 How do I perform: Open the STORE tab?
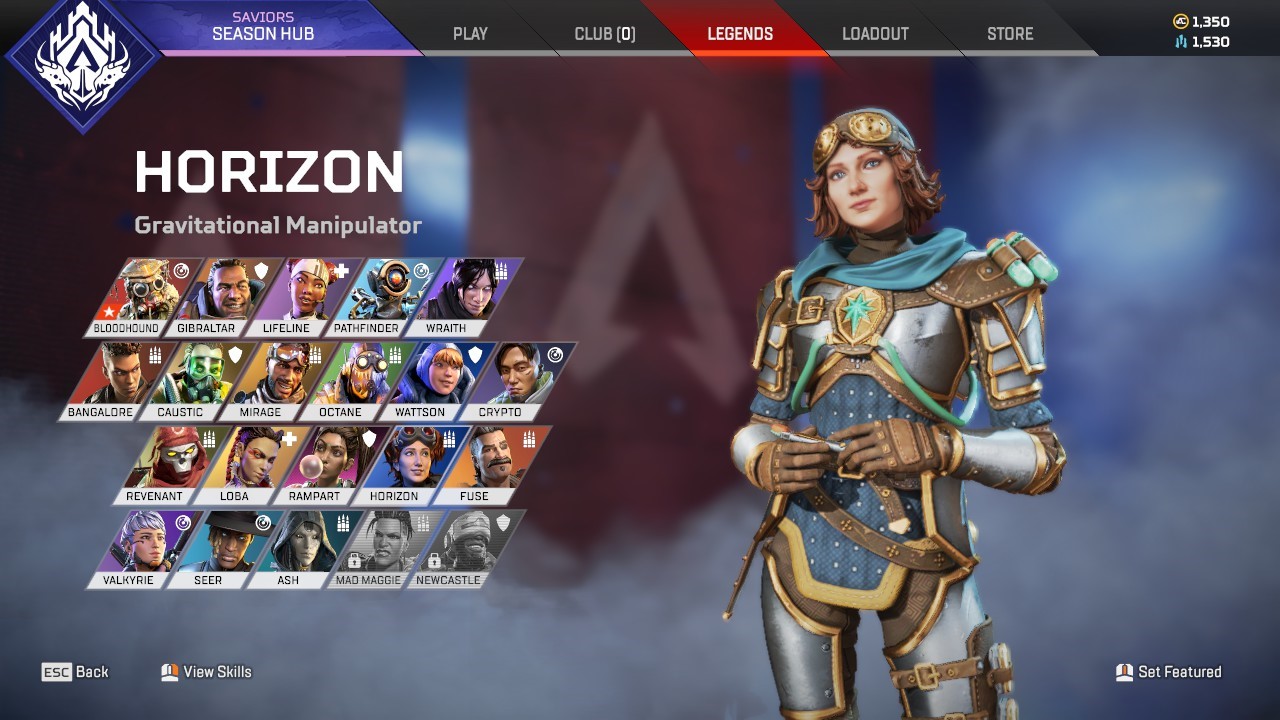coord(1009,33)
